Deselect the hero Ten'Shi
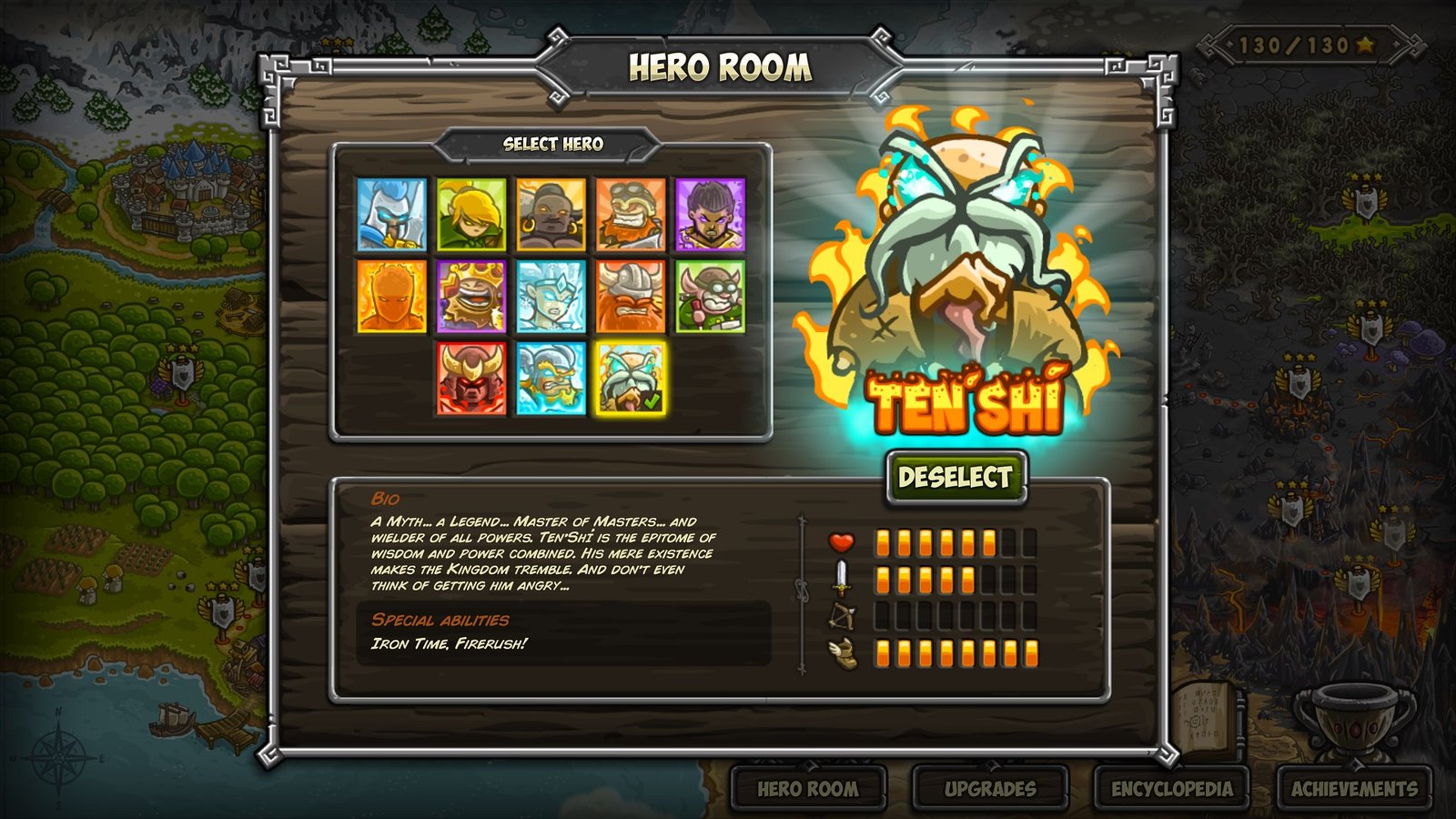1456x819 pixels. 955,477
